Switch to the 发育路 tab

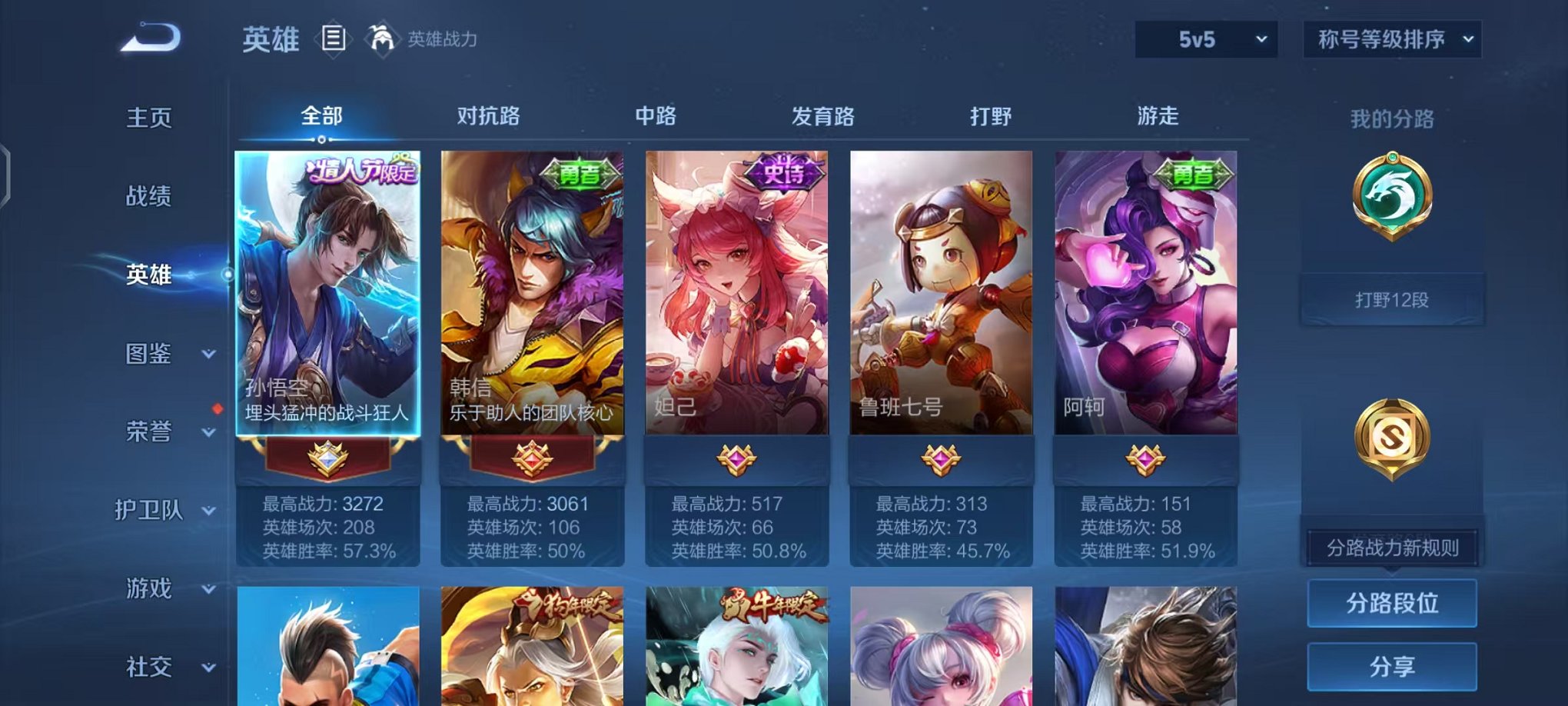coord(824,116)
